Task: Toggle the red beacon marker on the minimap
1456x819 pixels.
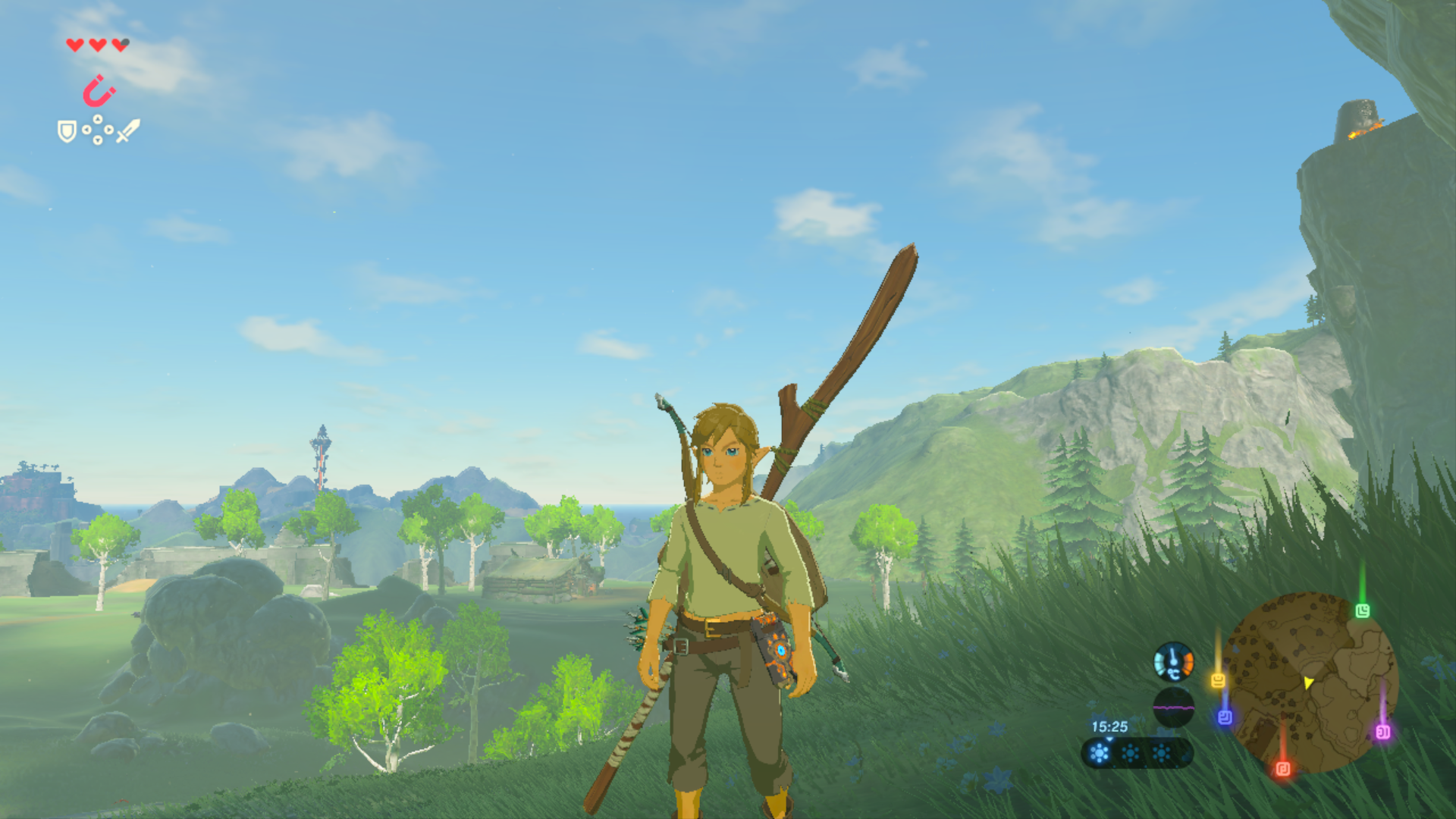Action: (x=1284, y=768)
